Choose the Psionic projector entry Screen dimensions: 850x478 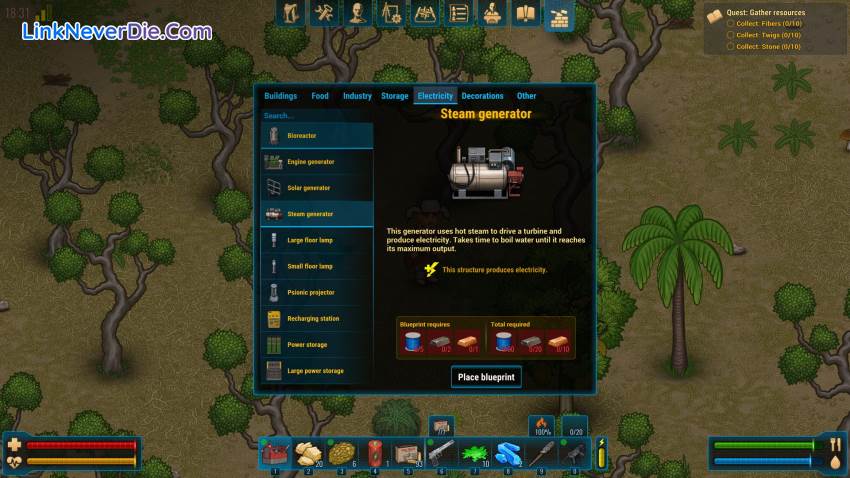pos(317,292)
